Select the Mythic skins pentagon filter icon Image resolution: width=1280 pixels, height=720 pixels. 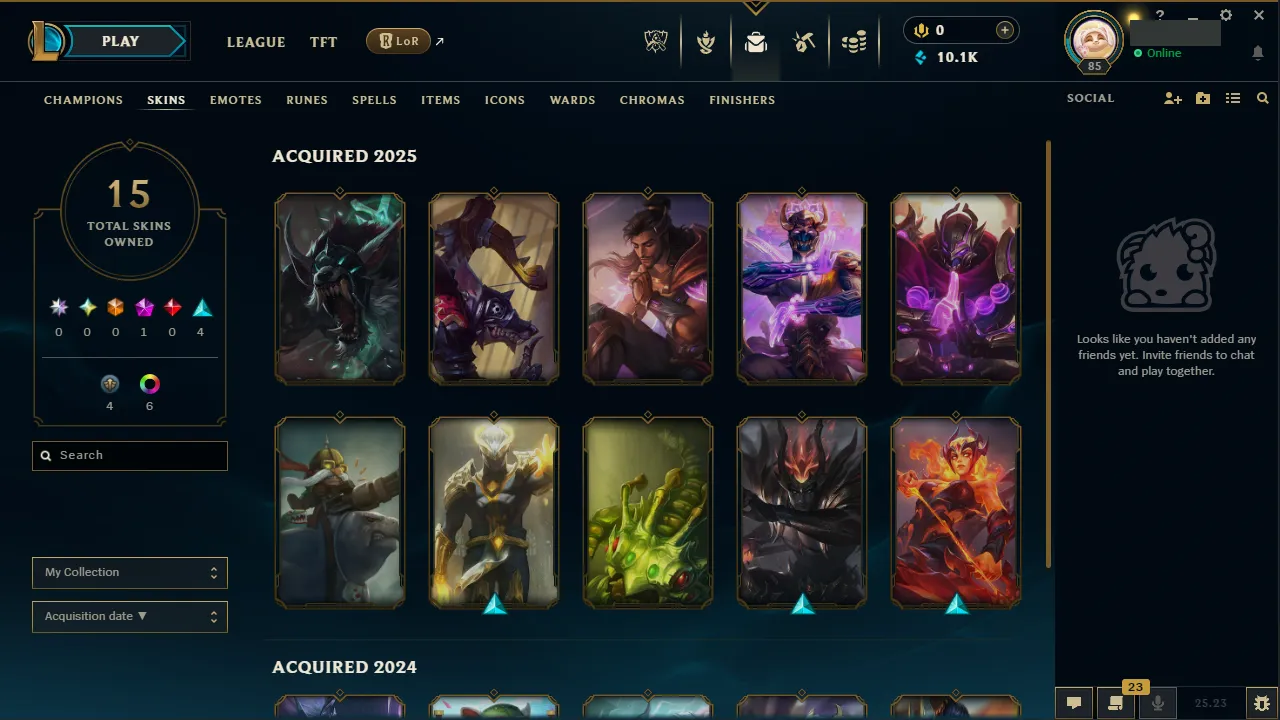tap(143, 307)
